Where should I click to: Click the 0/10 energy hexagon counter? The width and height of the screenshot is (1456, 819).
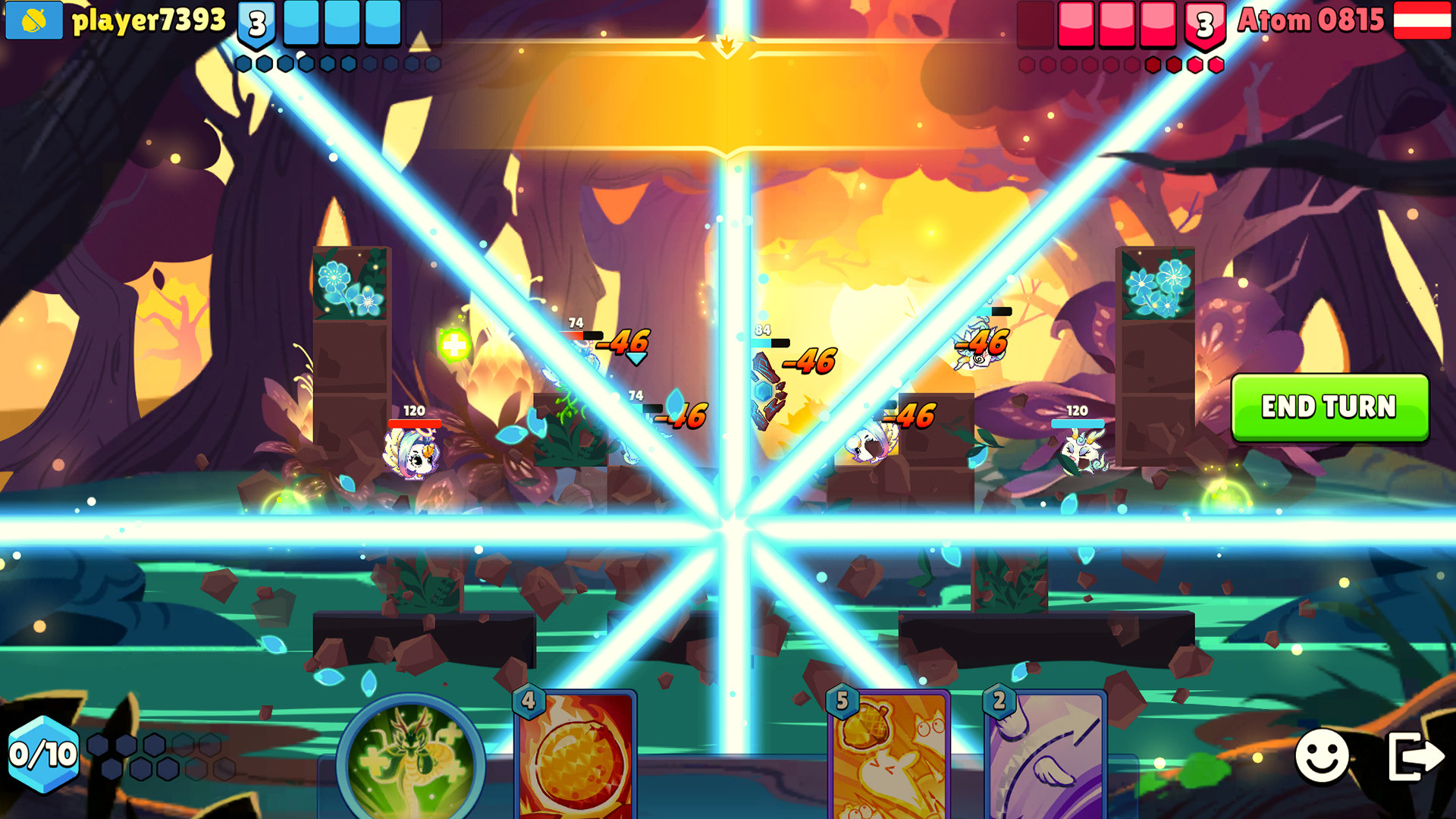[42, 755]
